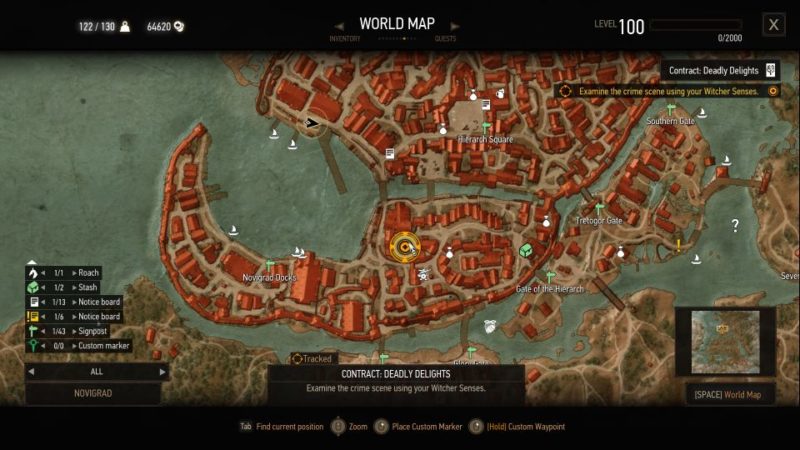Click the yellow quest objective marker on map
Image resolution: width=800 pixels, height=450 pixels.
(x=404, y=245)
